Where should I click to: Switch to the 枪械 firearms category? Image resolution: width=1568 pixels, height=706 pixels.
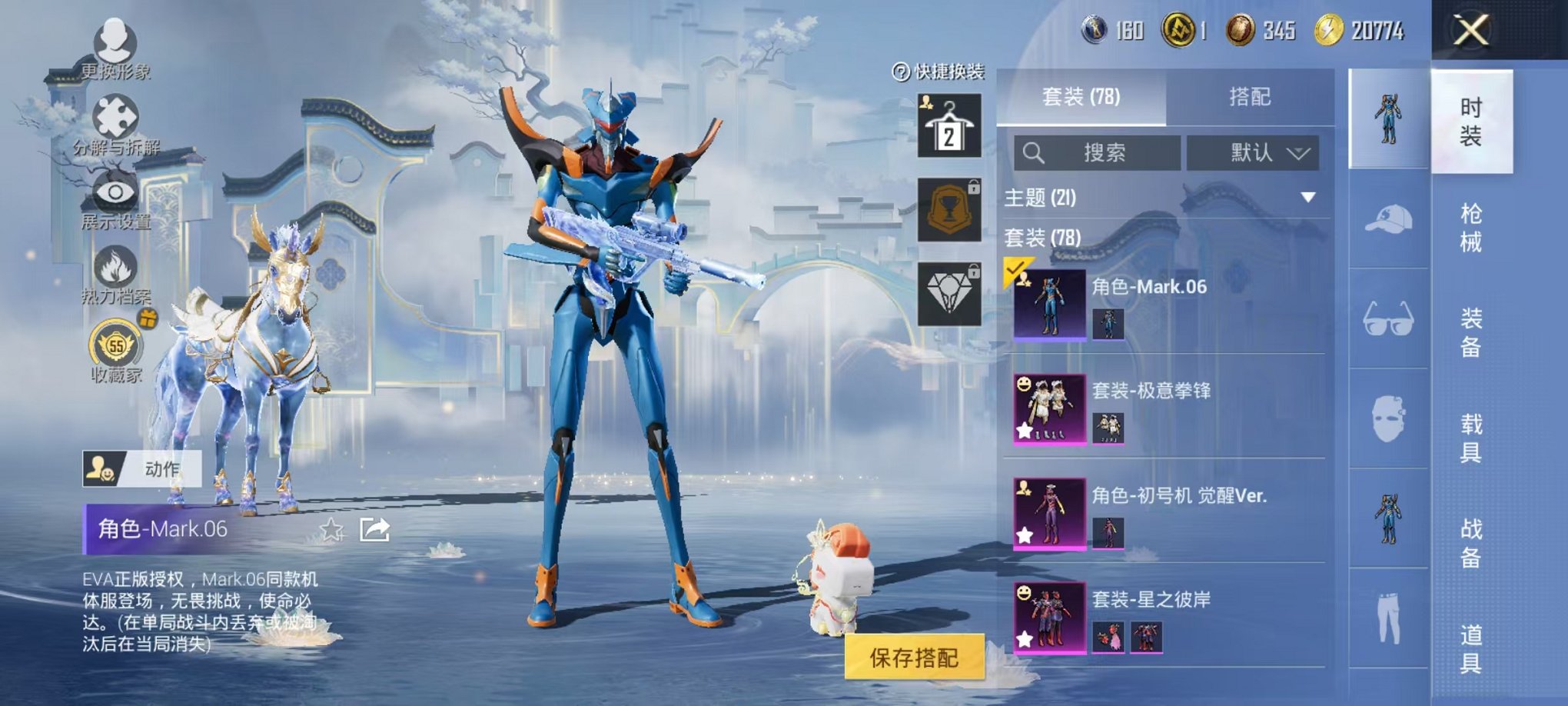point(1470,228)
